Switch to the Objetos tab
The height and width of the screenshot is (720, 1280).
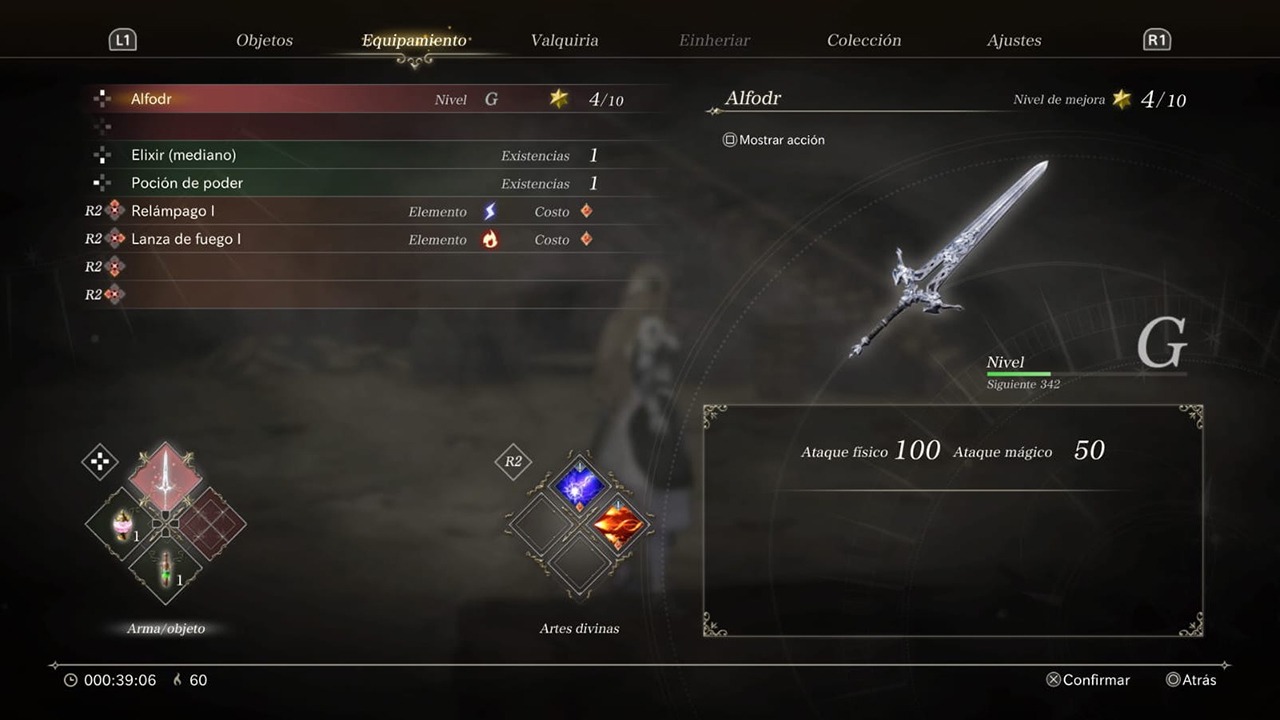click(264, 41)
